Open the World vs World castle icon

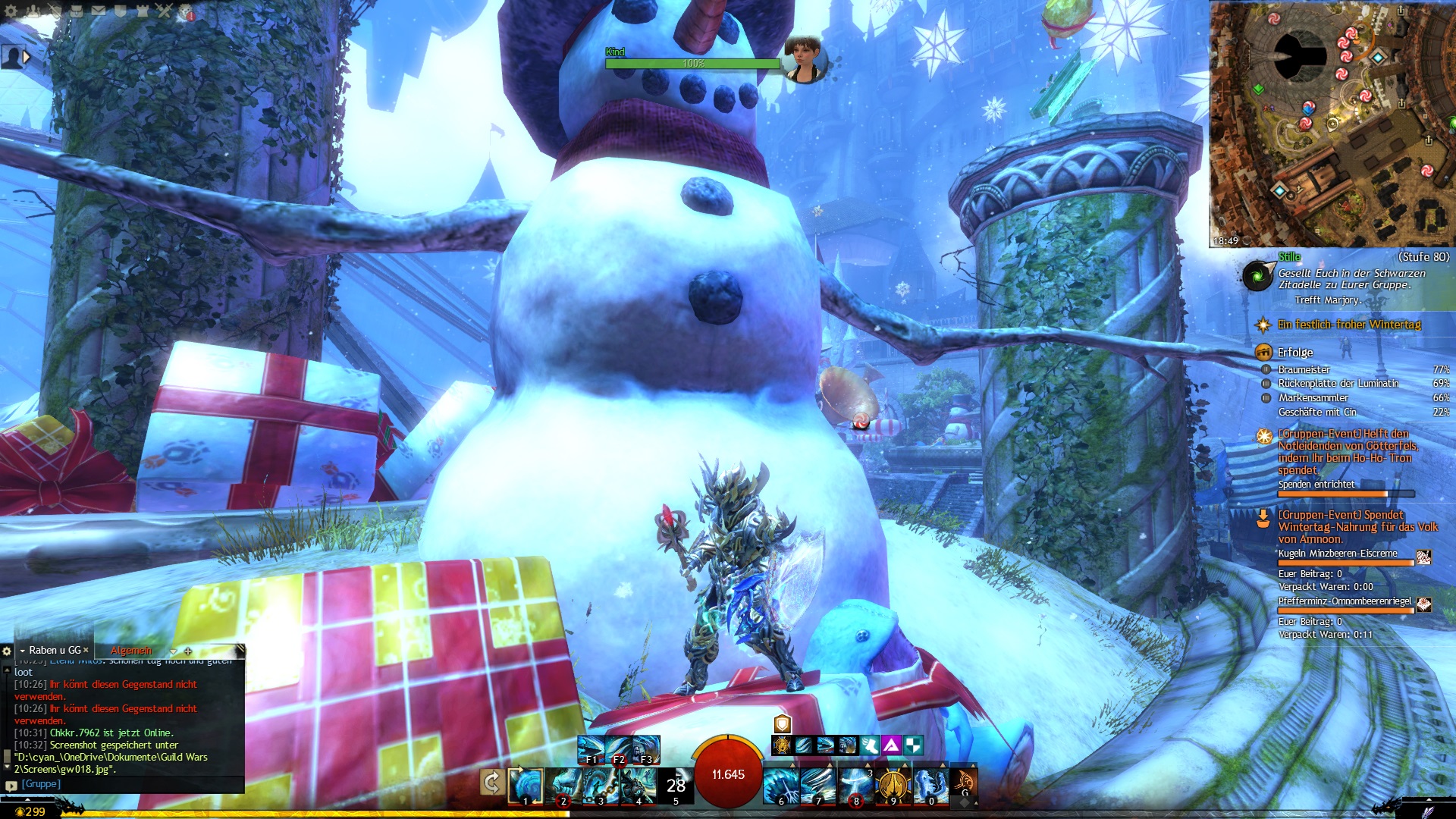pos(143,11)
